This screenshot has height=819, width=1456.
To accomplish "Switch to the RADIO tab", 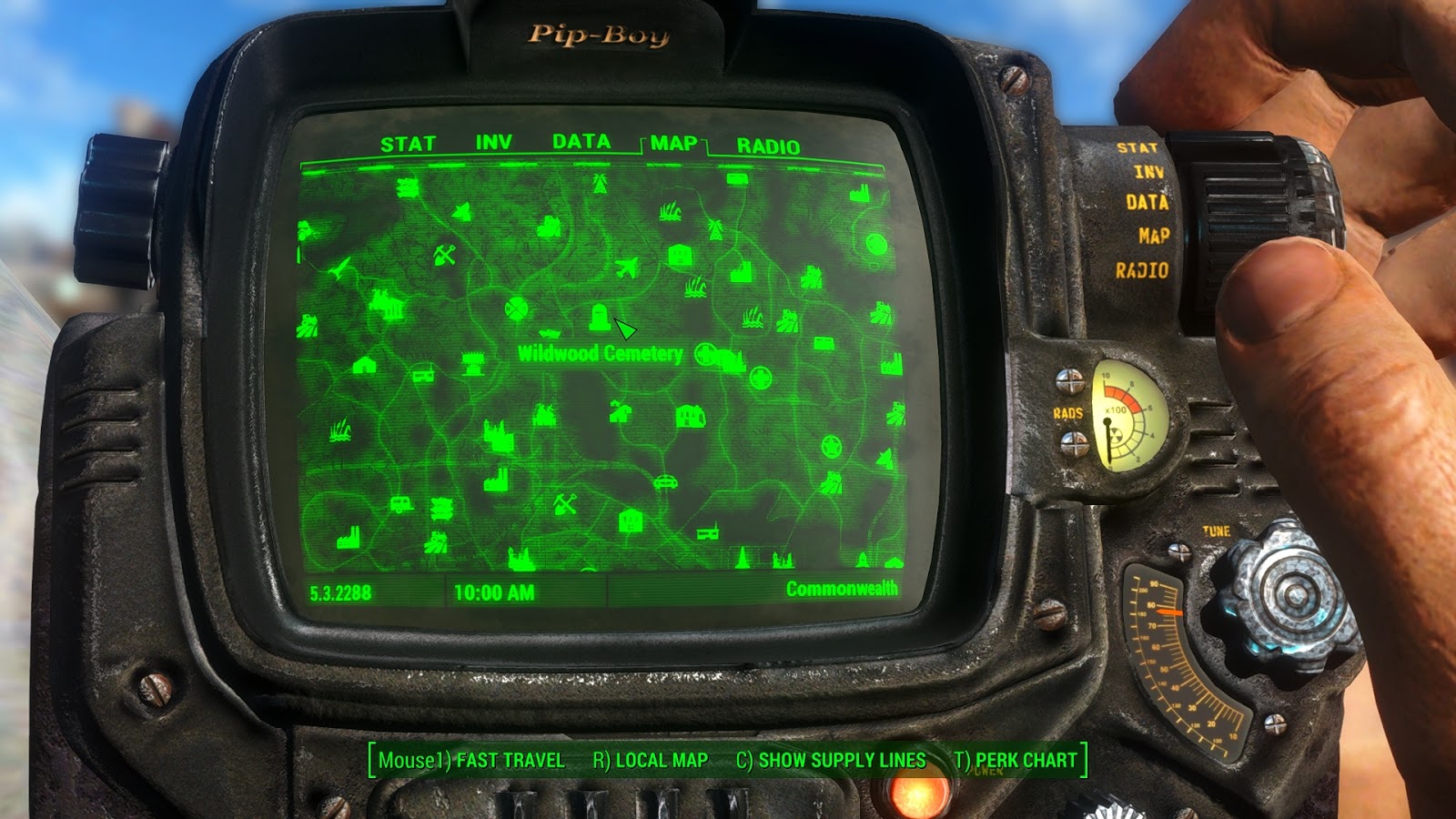I will click(767, 143).
